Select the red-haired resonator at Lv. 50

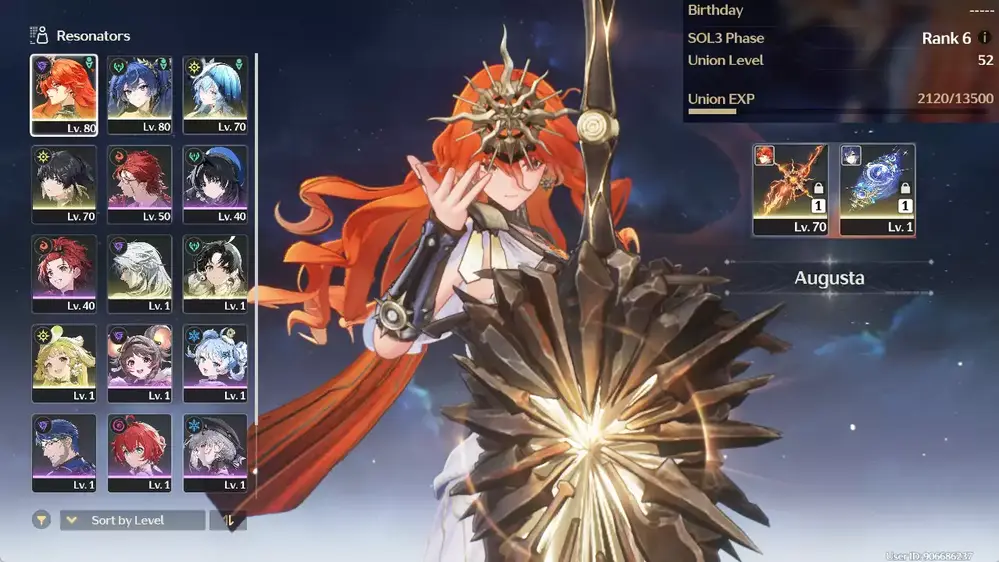point(140,184)
